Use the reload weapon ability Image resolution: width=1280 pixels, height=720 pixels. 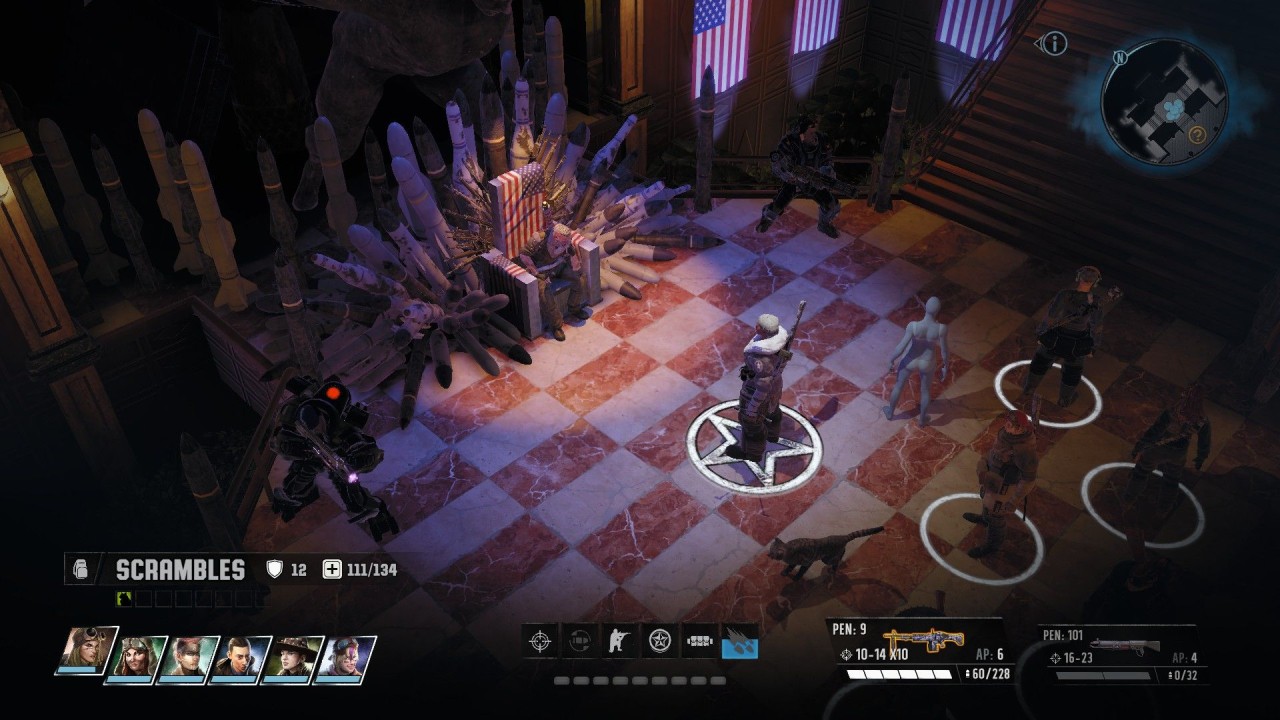580,640
